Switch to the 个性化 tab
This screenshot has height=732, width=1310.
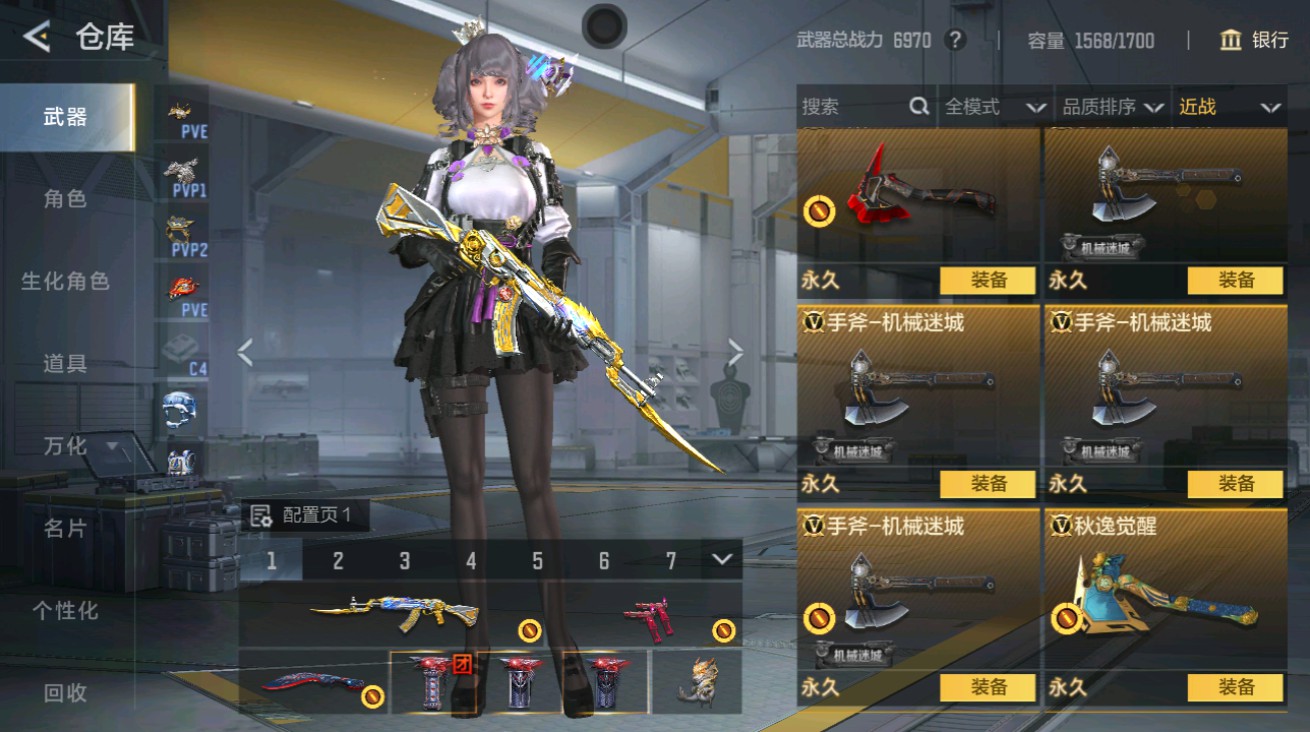65,610
